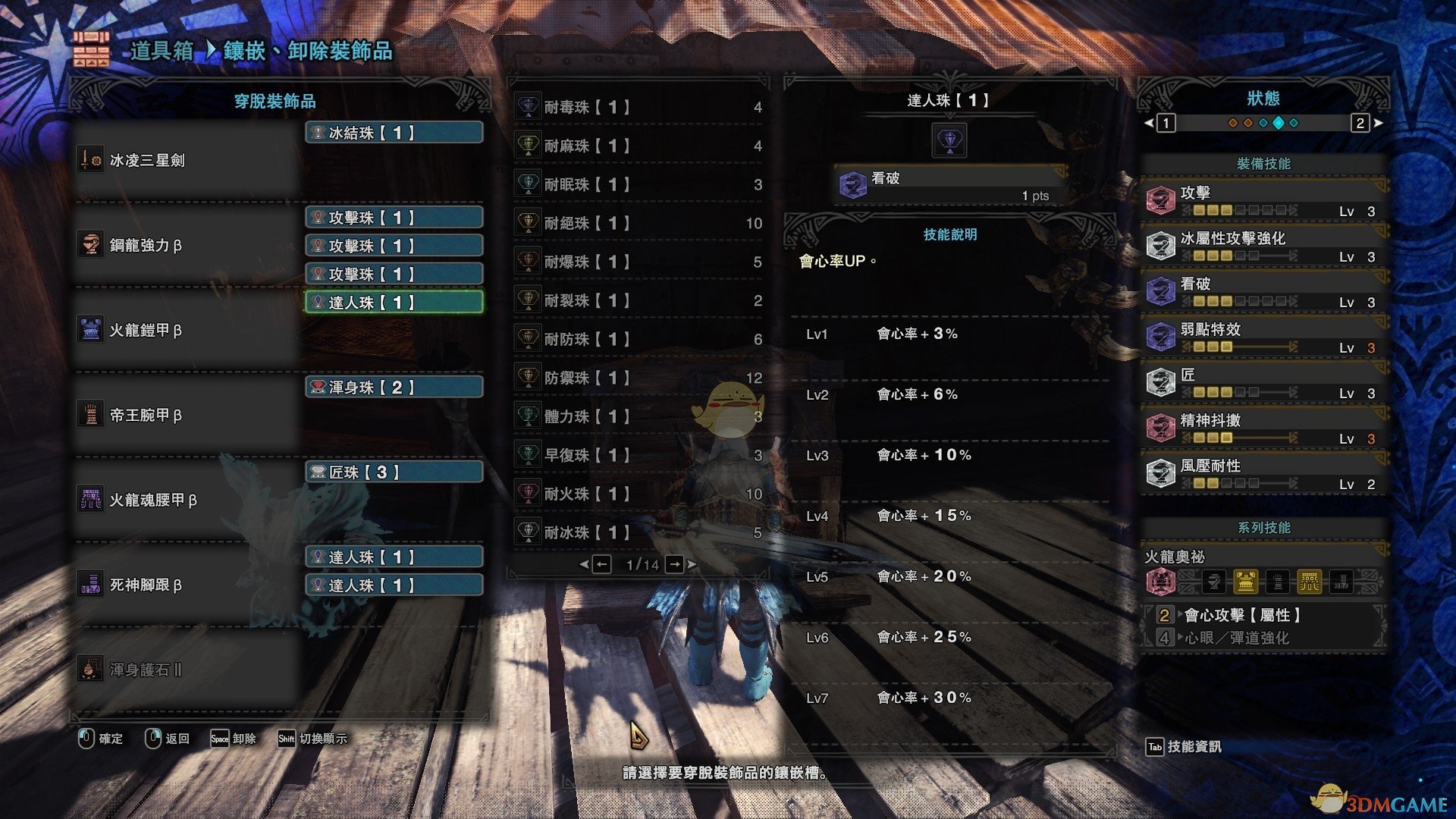
Task: Select the 耐火珠【1】 list entry
Action: (639, 494)
